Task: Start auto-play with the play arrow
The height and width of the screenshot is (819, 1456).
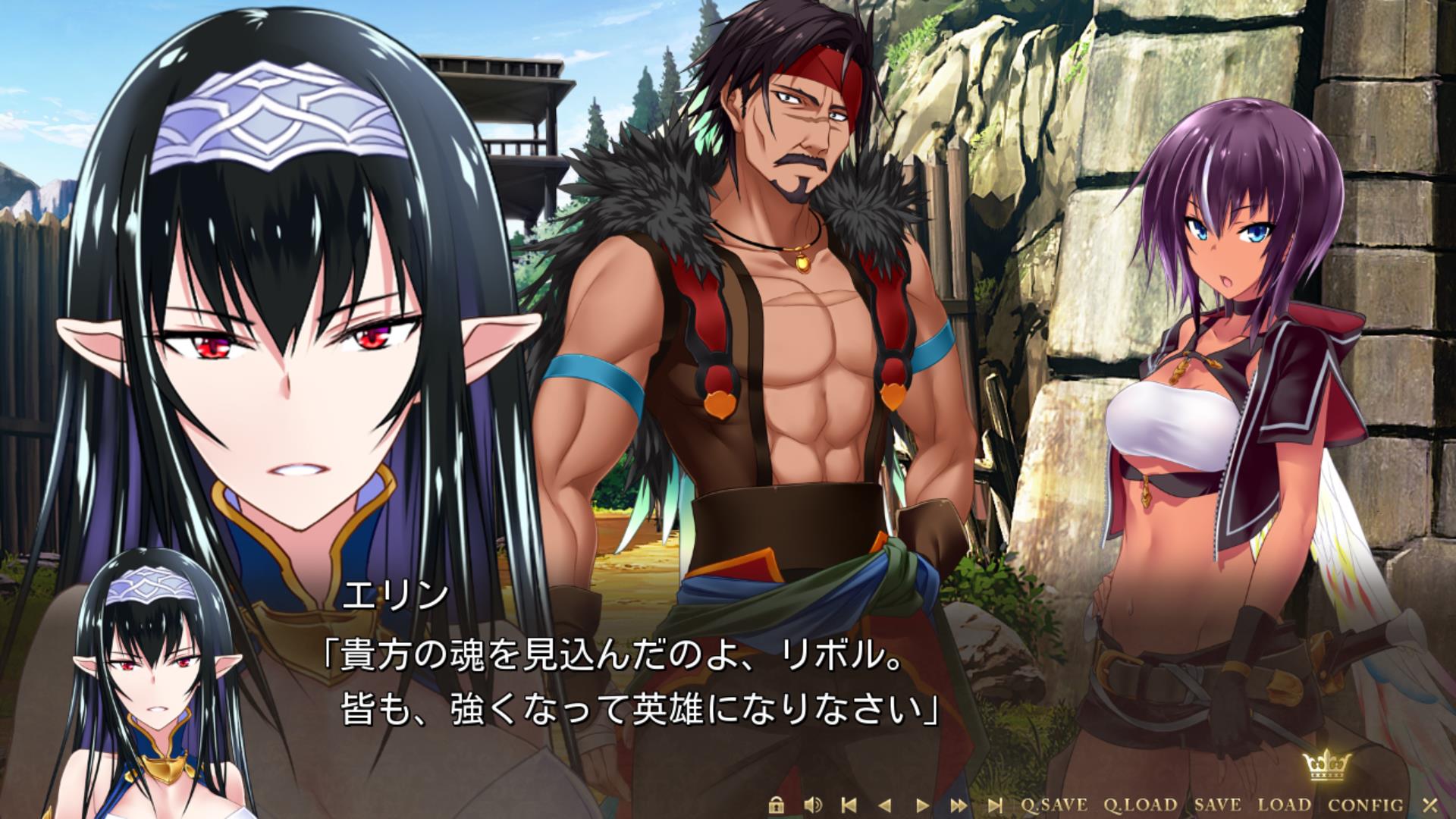Action: pyautogui.click(x=922, y=805)
